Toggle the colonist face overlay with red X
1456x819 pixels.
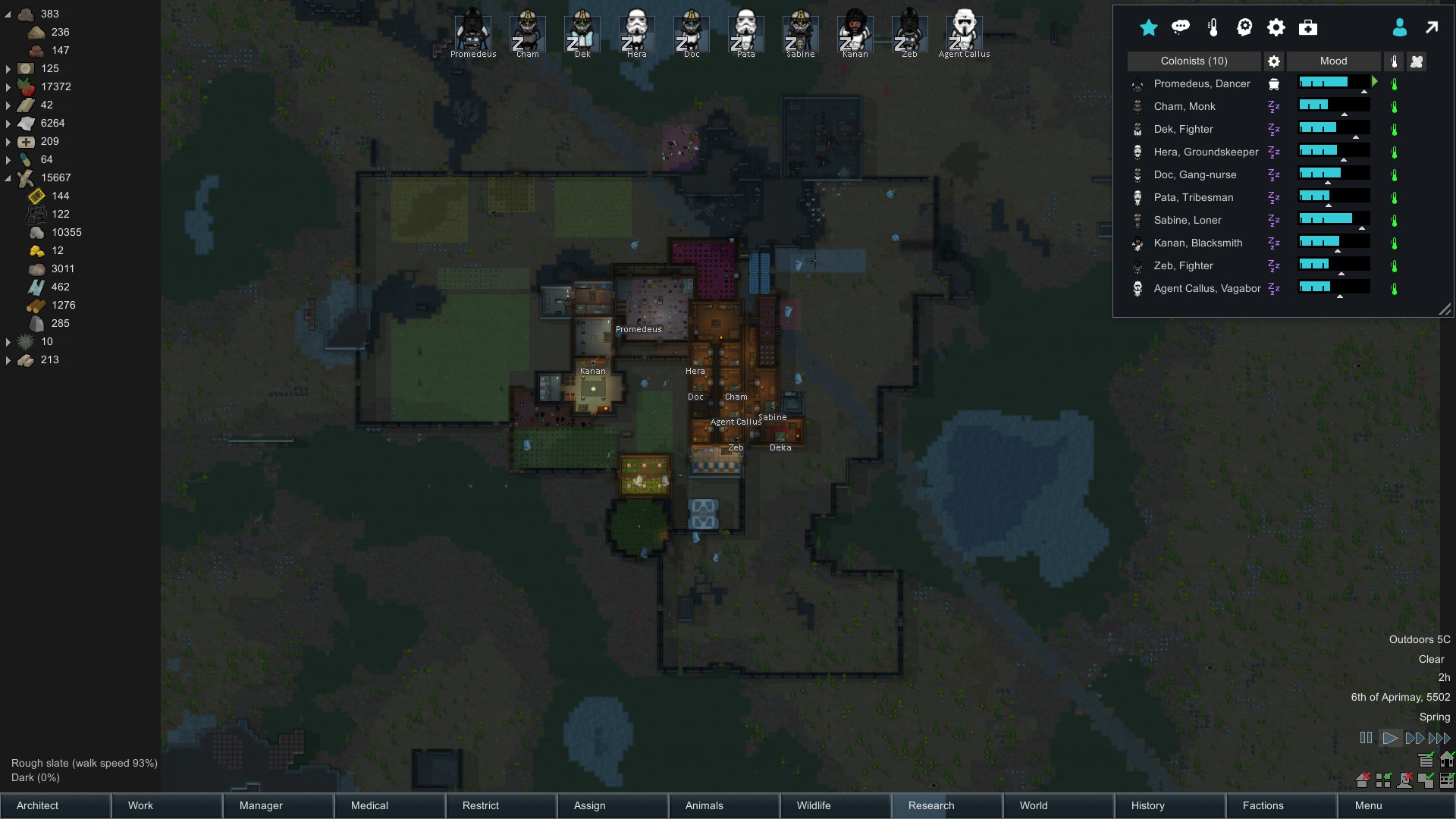1406,781
